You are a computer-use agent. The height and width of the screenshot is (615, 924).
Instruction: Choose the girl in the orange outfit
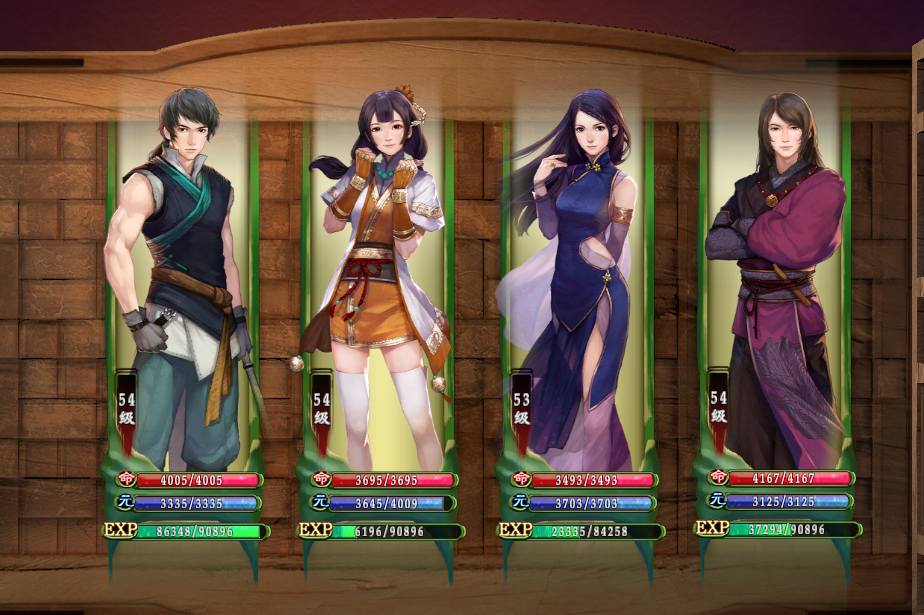379,270
